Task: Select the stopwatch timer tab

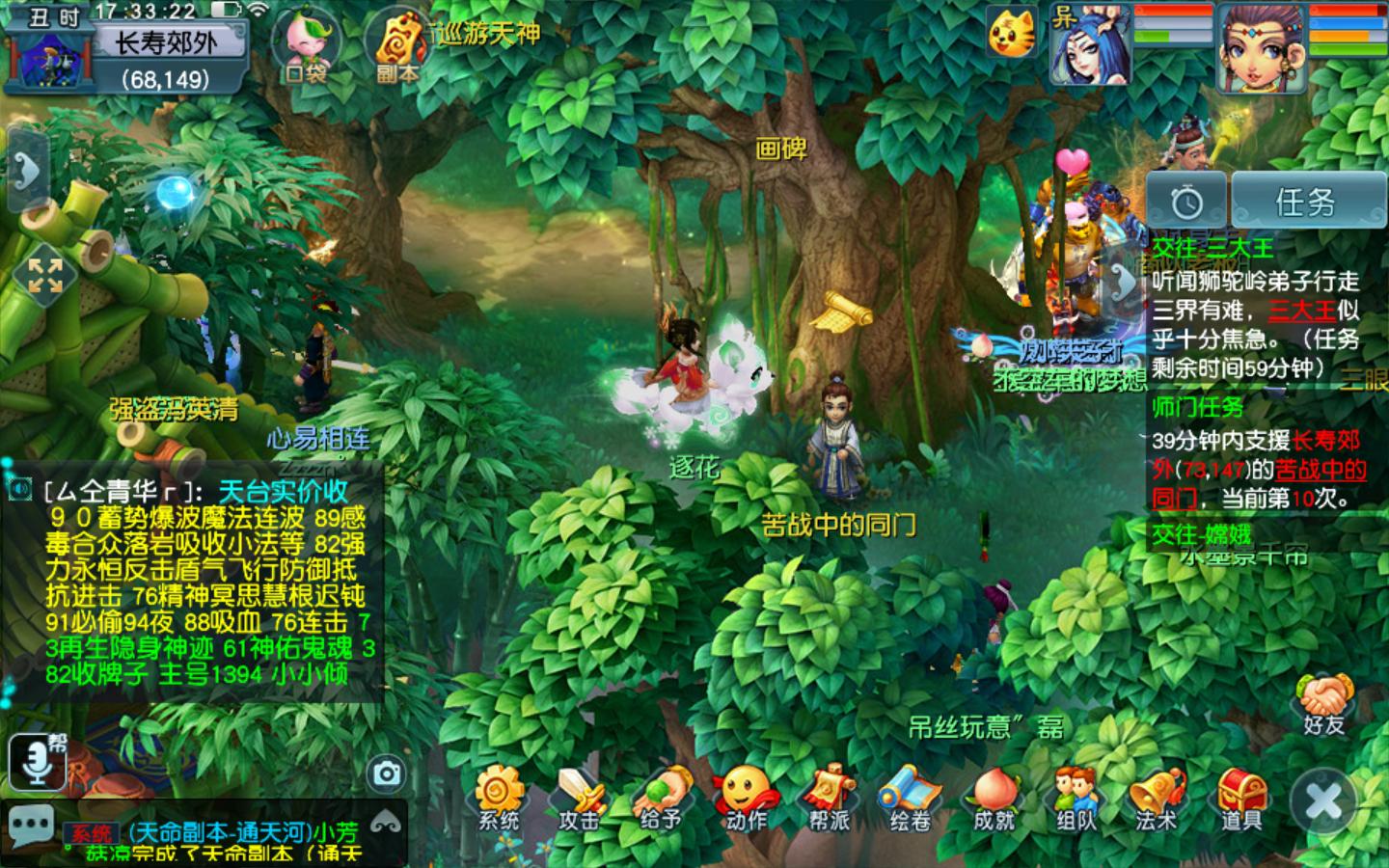Action: click(x=1186, y=202)
